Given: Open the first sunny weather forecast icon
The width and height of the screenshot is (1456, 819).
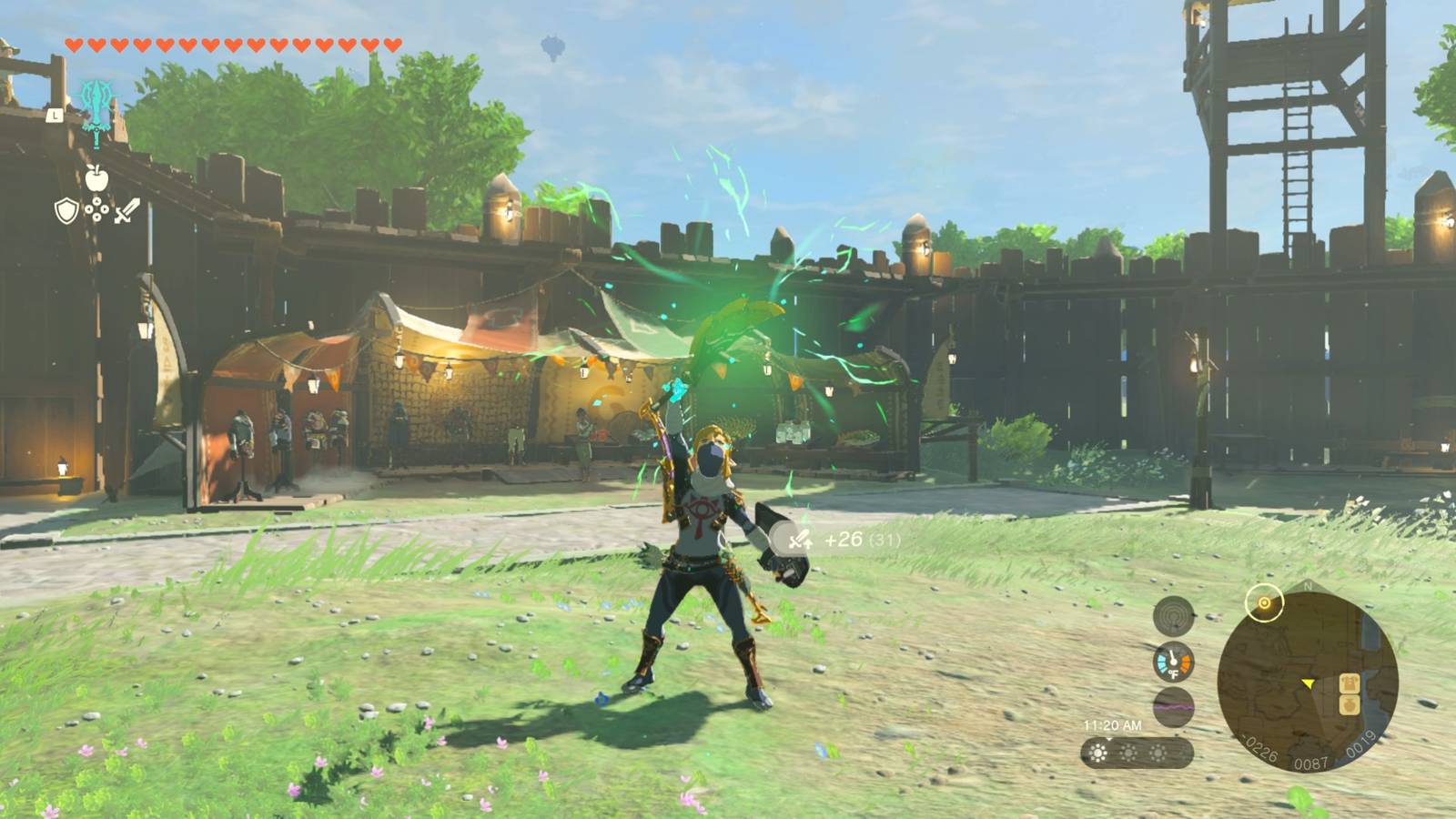Looking at the screenshot, I should (x=1097, y=751).
